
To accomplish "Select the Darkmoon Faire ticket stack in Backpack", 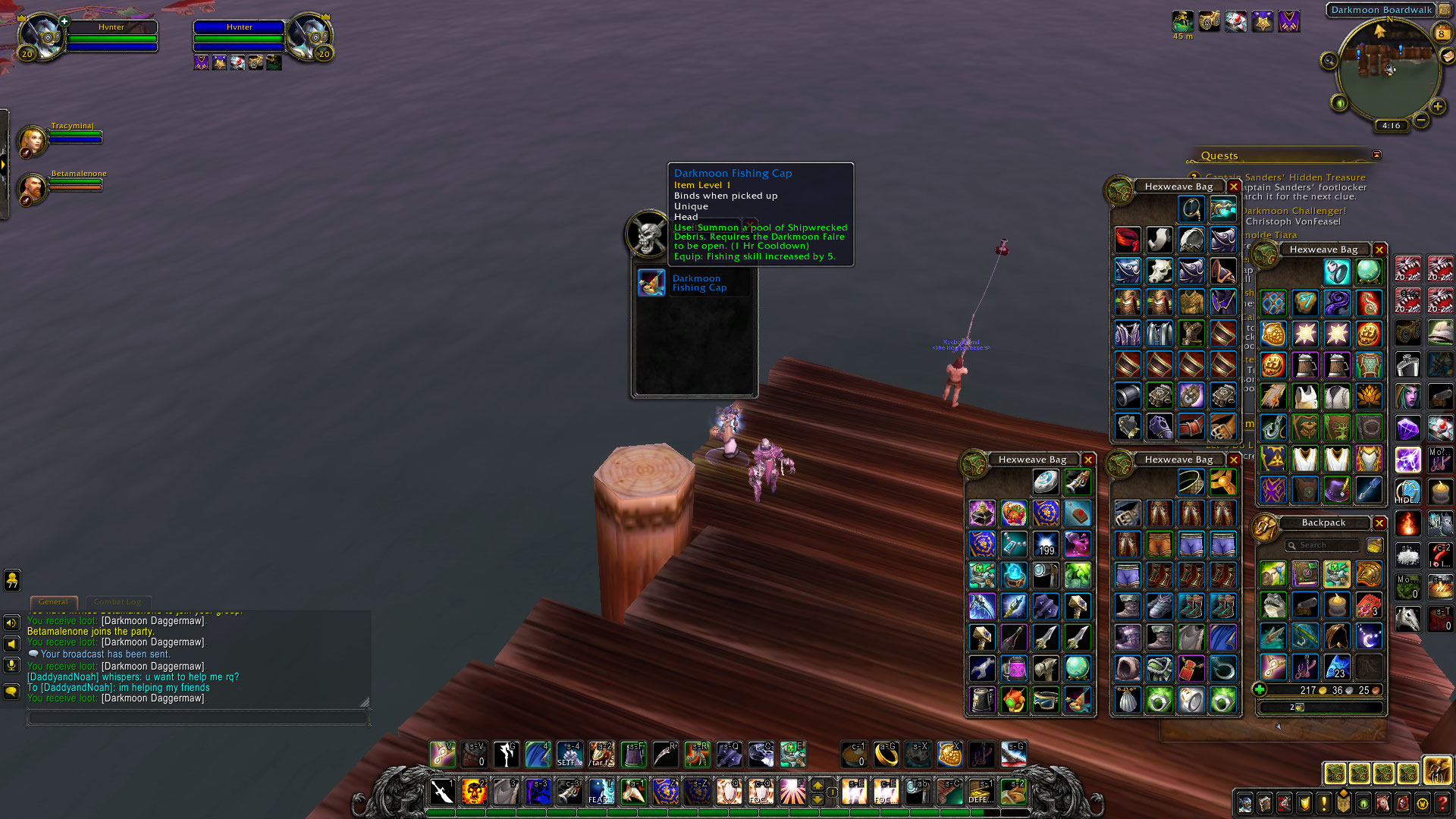I will point(1369,606).
